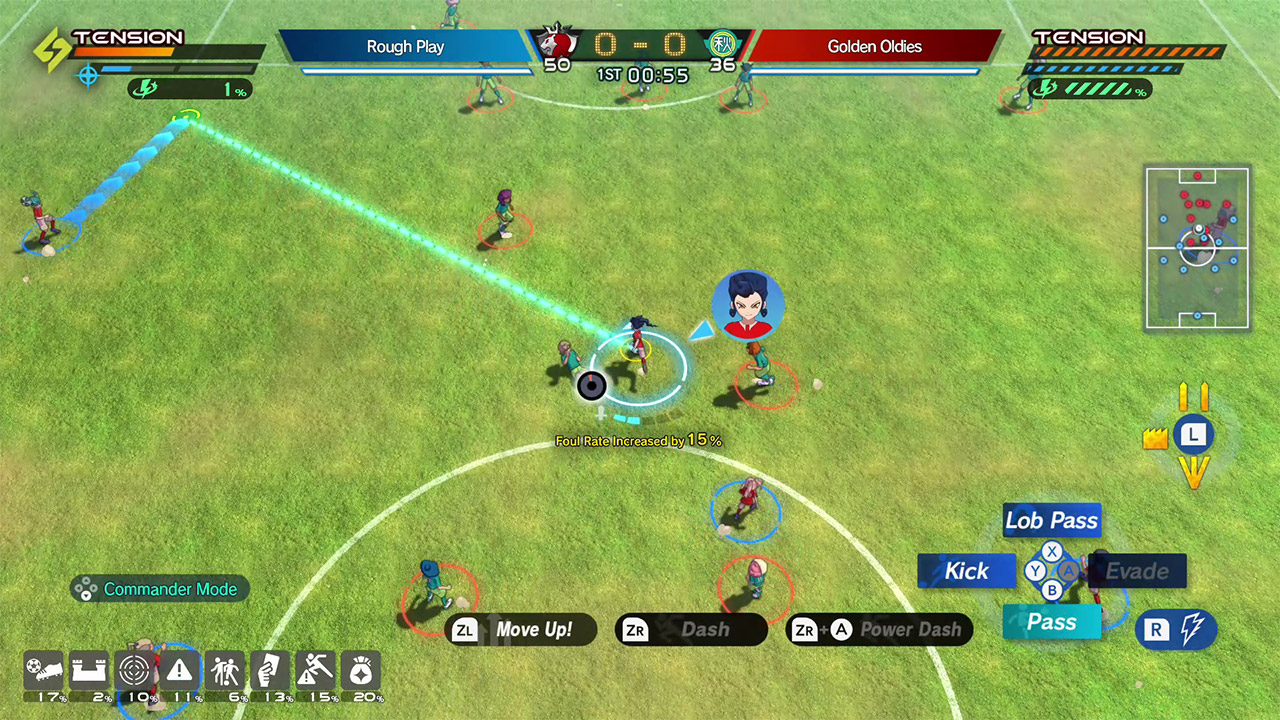Select the hand holding card icon

click(x=270, y=671)
